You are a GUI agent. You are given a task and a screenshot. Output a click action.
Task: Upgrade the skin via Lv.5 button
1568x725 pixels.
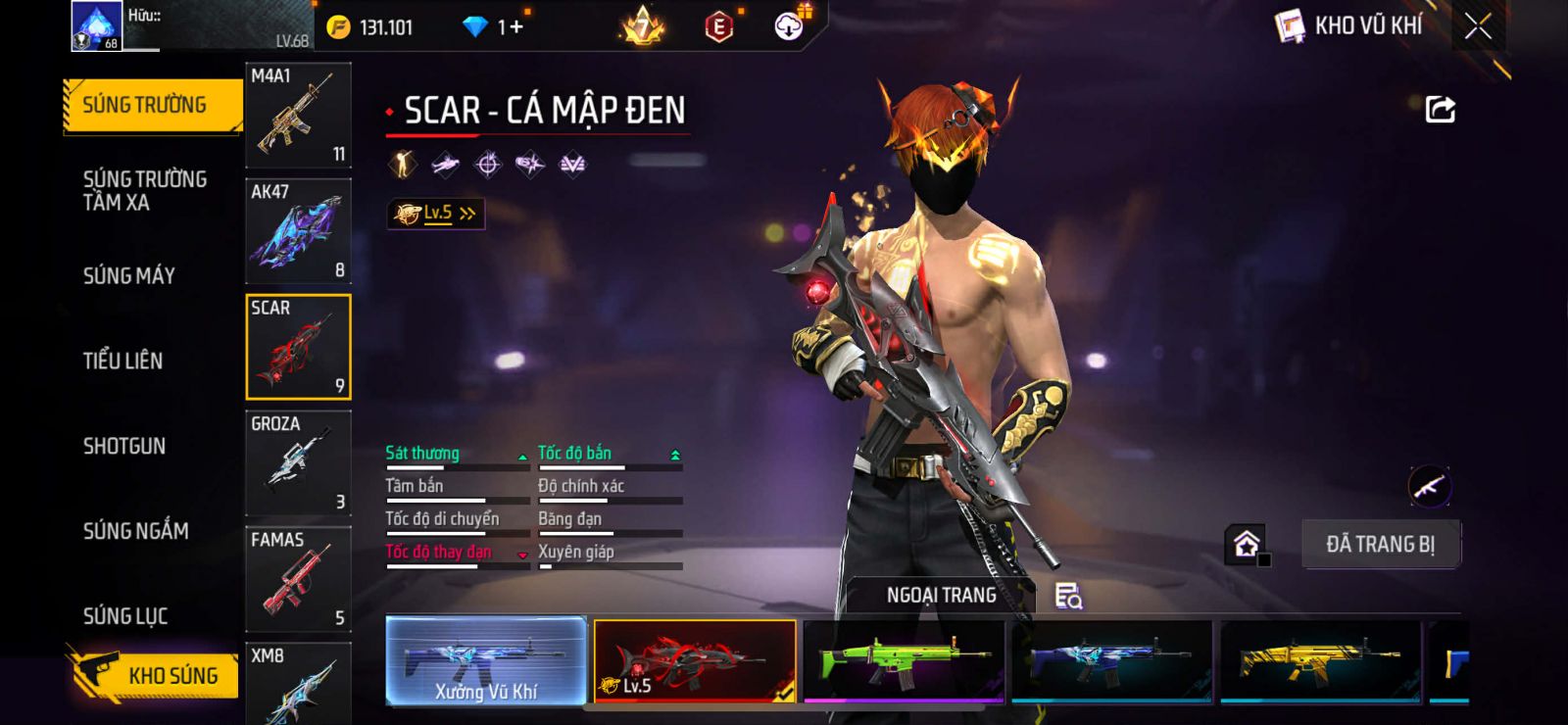436,214
